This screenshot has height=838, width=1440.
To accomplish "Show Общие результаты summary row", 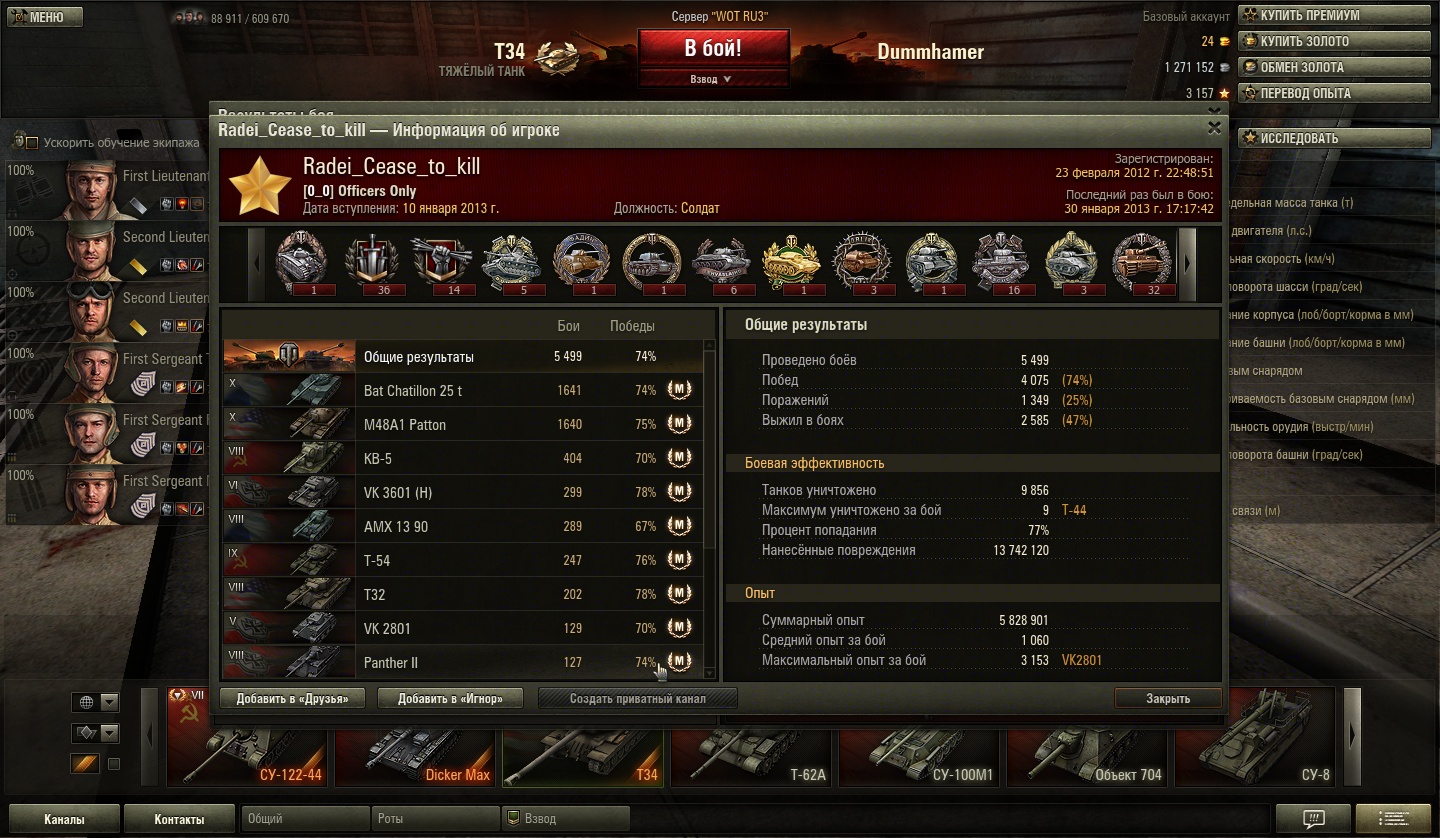I will pyautogui.click(x=460, y=357).
